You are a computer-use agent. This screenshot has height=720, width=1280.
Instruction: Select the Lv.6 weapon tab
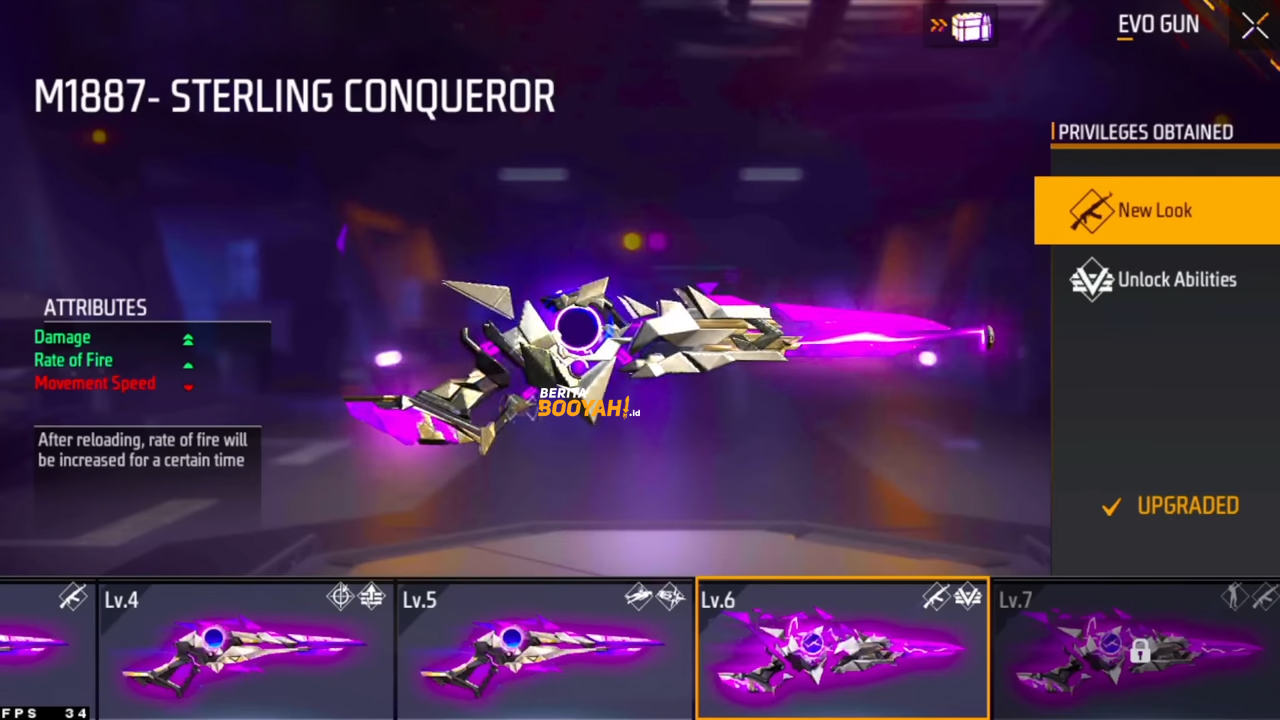tap(842, 648)
